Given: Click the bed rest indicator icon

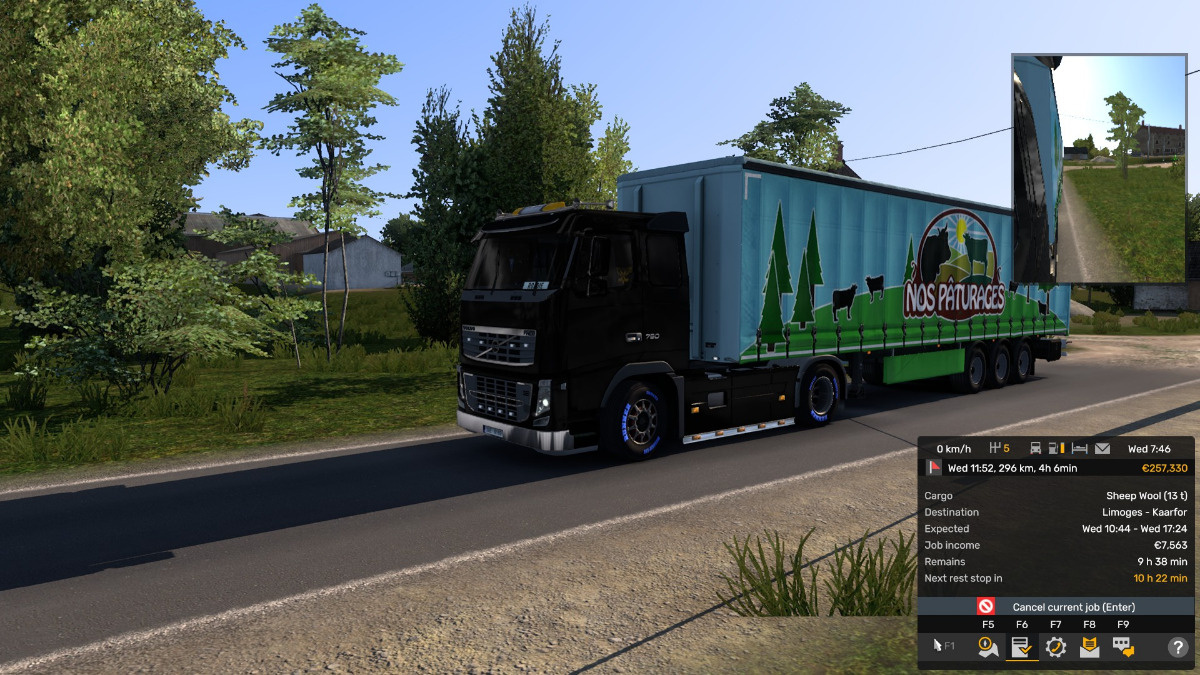Looking at the screenshot, I should coord(1079,449).
